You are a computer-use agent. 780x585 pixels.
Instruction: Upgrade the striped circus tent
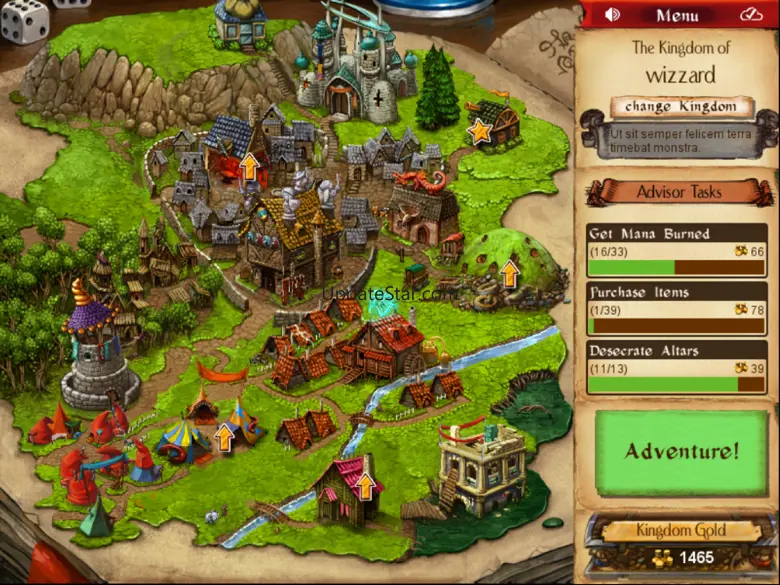(x=225, y=436)
